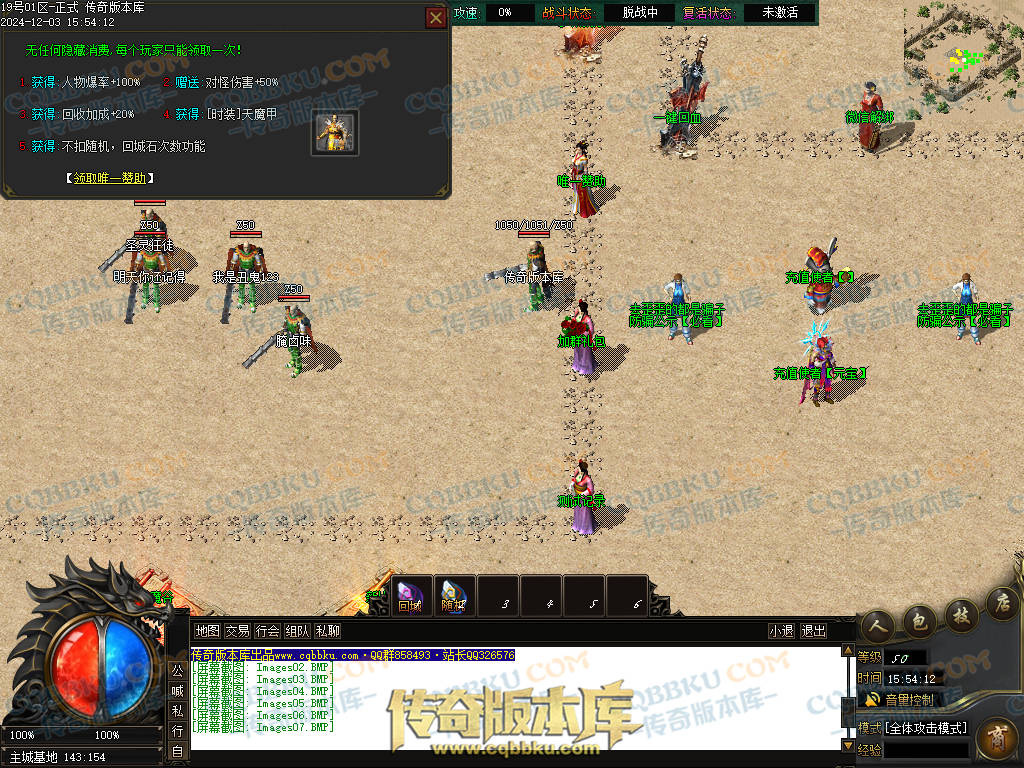Click 小退 to return to character select
1024x768 pixels.
point(781,631)
